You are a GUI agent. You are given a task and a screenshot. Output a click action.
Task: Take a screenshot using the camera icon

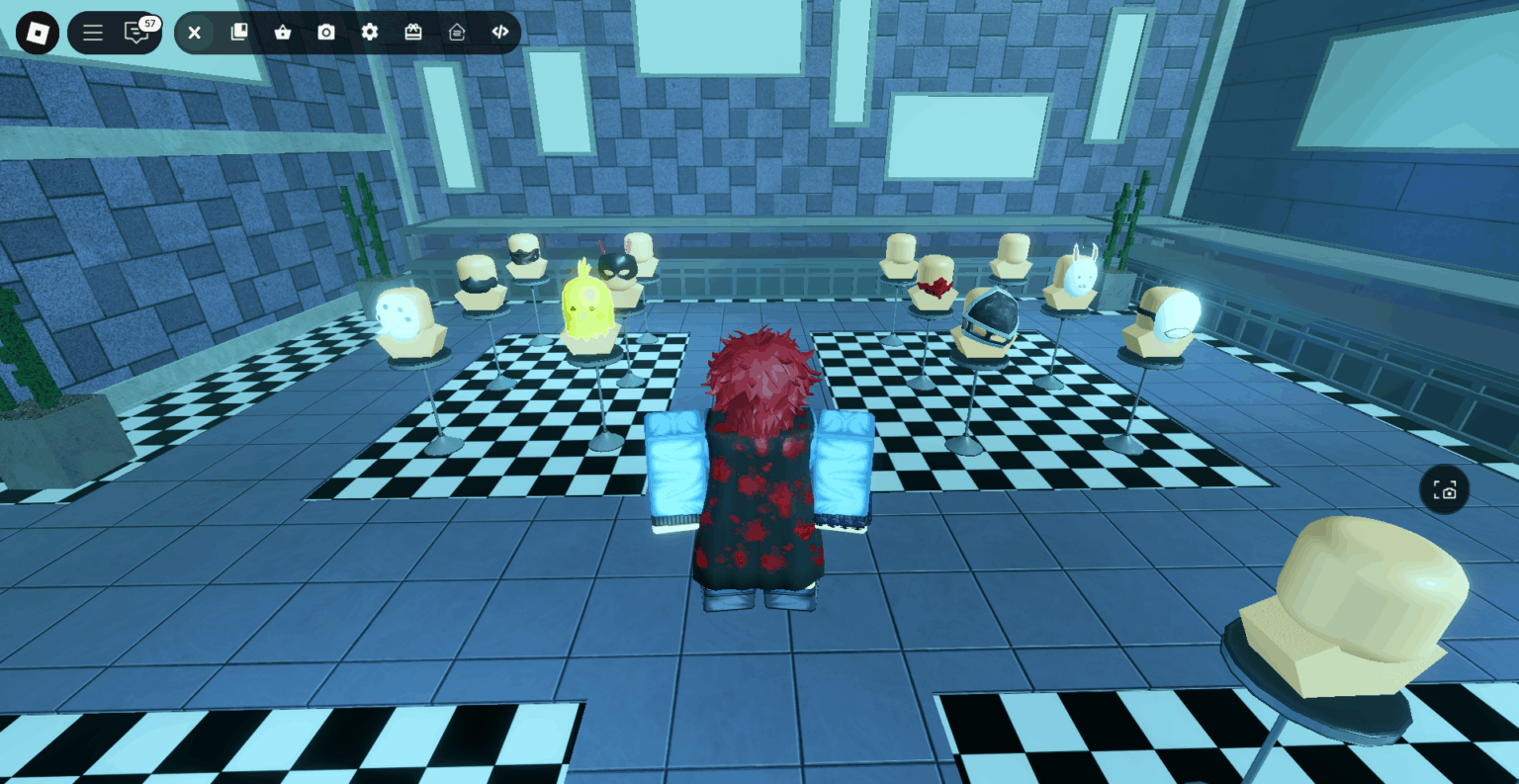coord(326,32)
